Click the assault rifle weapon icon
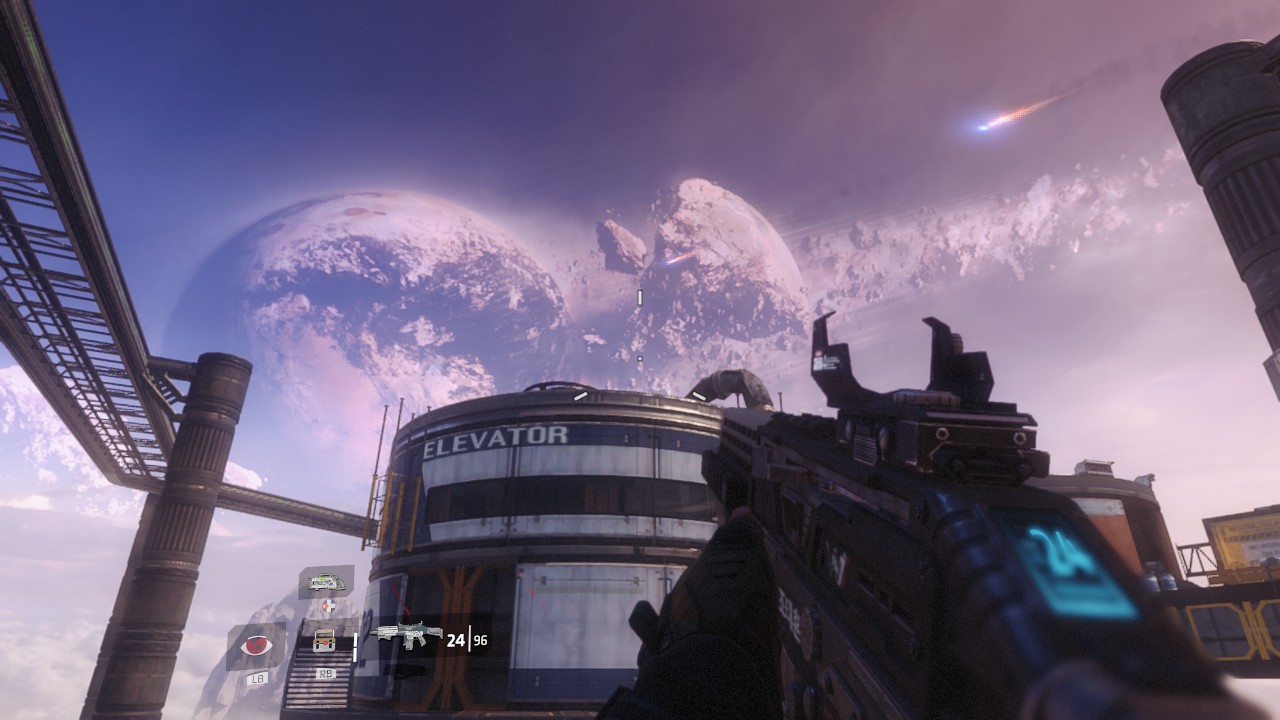Image resolution: width=1280 pixels, height=720 pixels. click(406, 635)
